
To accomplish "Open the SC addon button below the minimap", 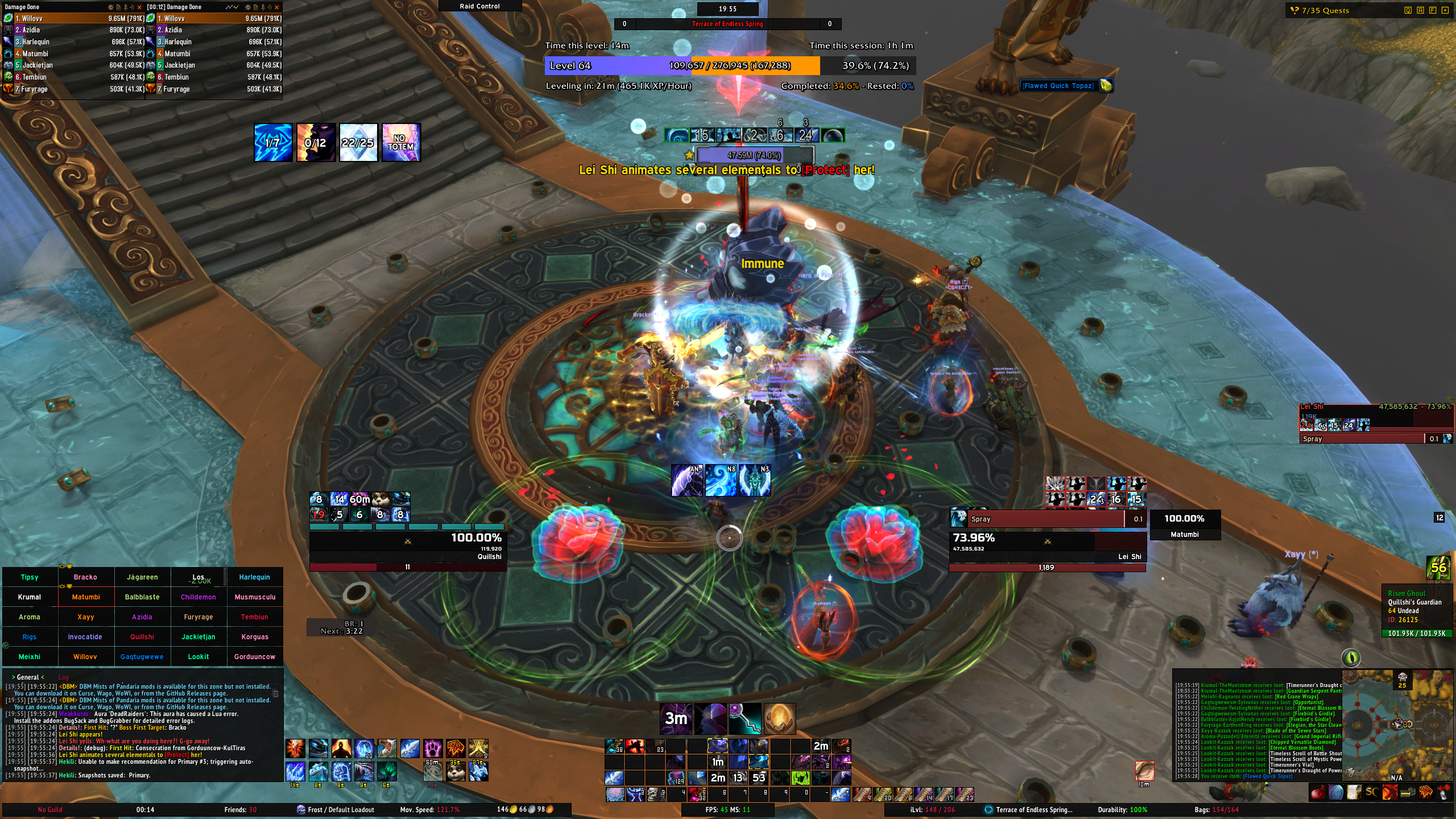I will (x=1371, y=792).
